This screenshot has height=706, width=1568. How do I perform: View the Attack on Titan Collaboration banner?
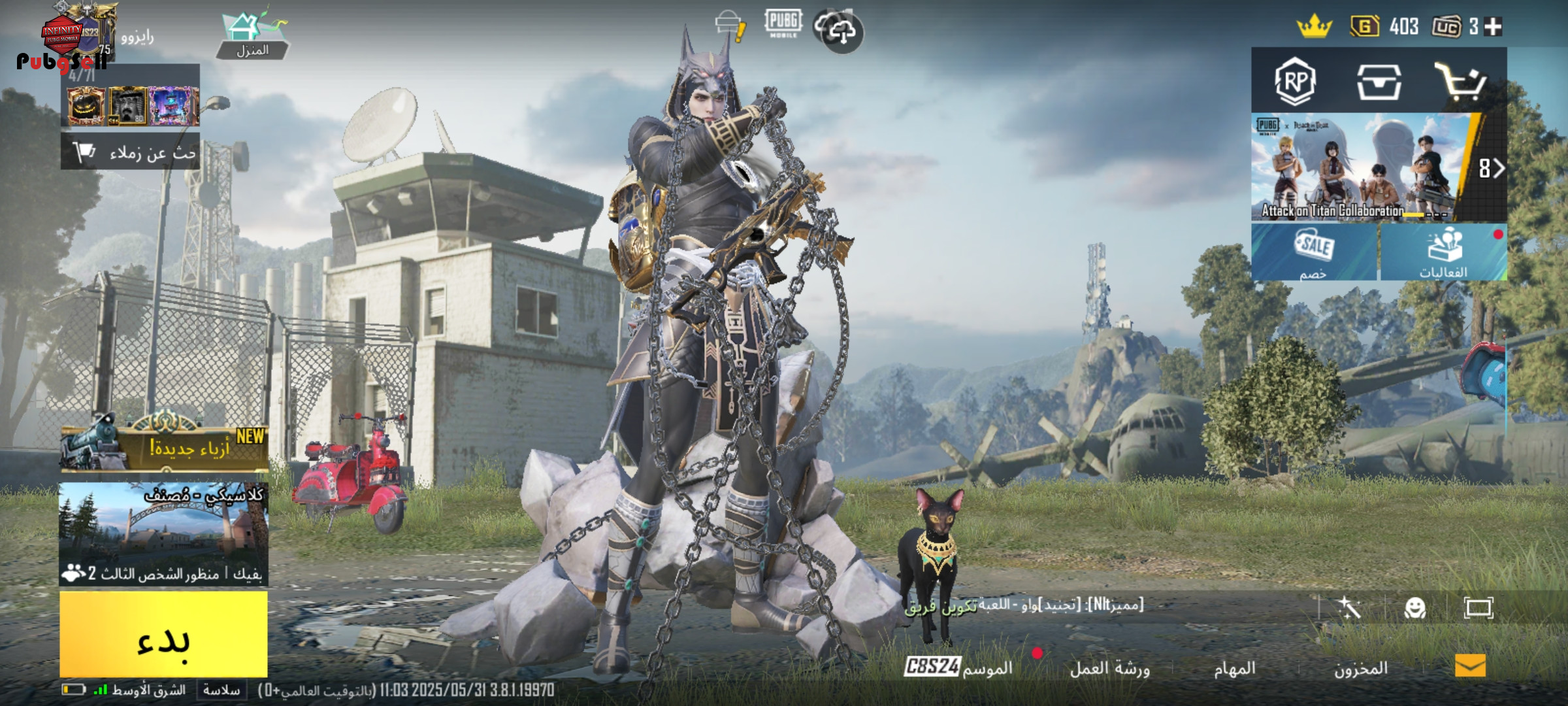point(1362,167)
